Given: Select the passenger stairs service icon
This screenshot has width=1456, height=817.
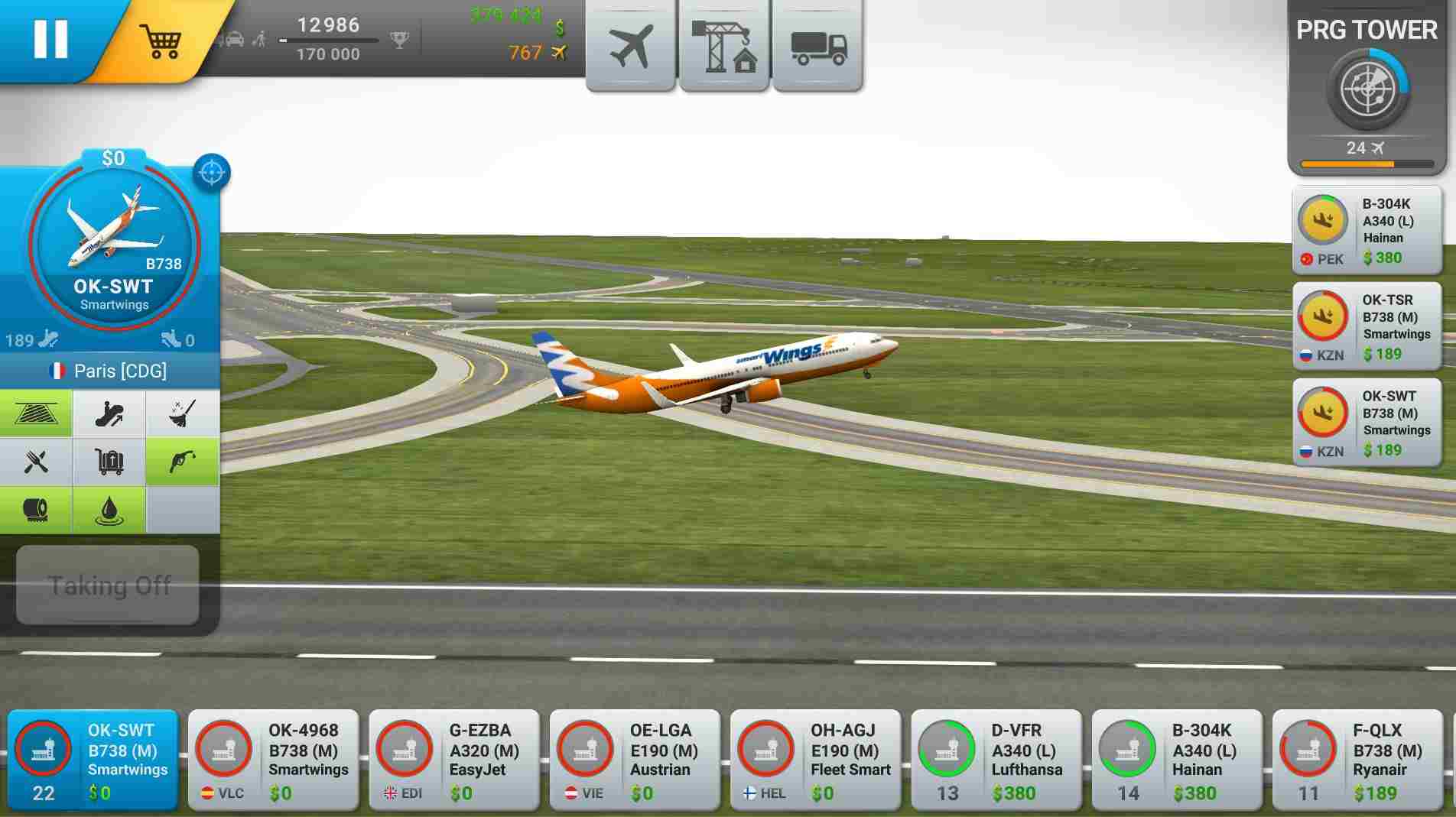Looking at the screenshot, I should coord(37,413).
